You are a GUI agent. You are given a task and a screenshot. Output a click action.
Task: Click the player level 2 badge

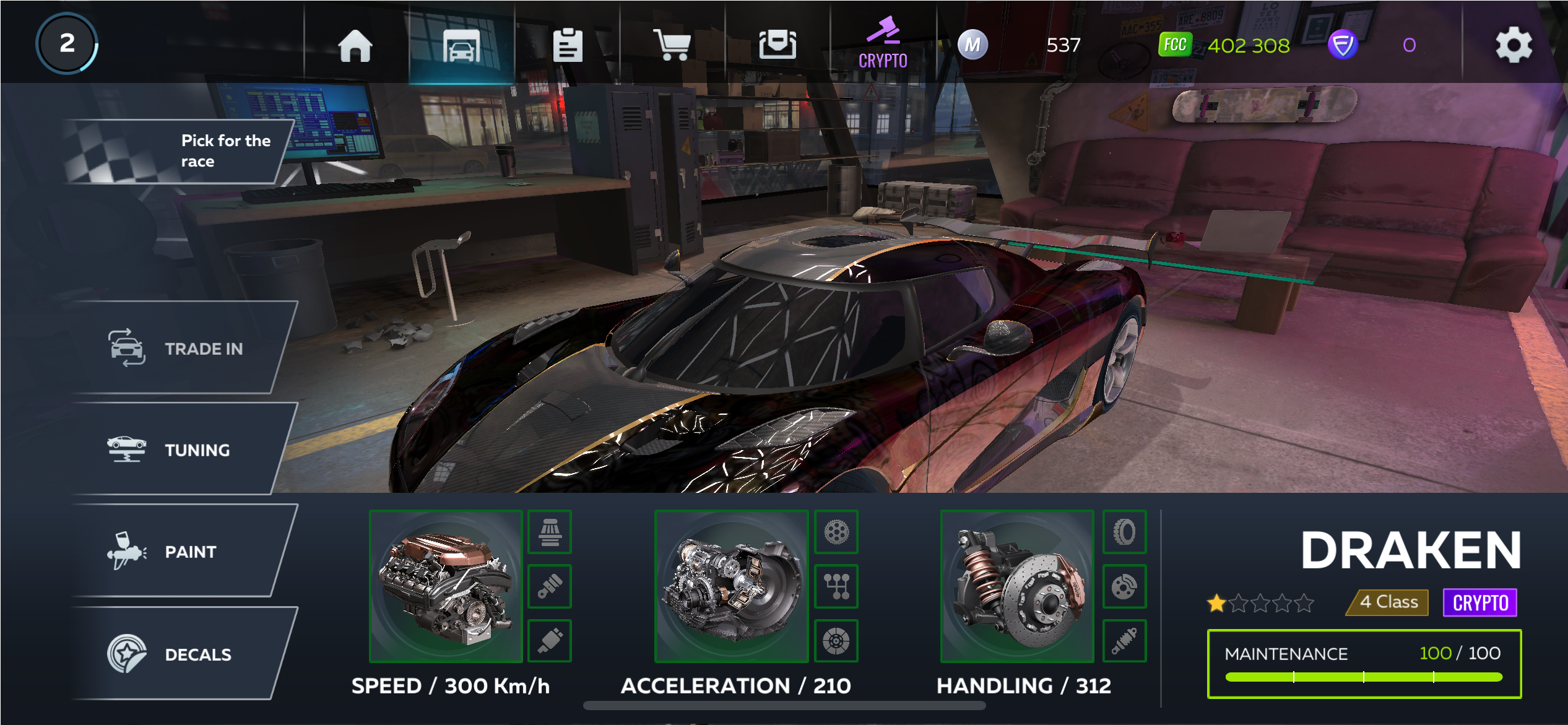point(67,43)
